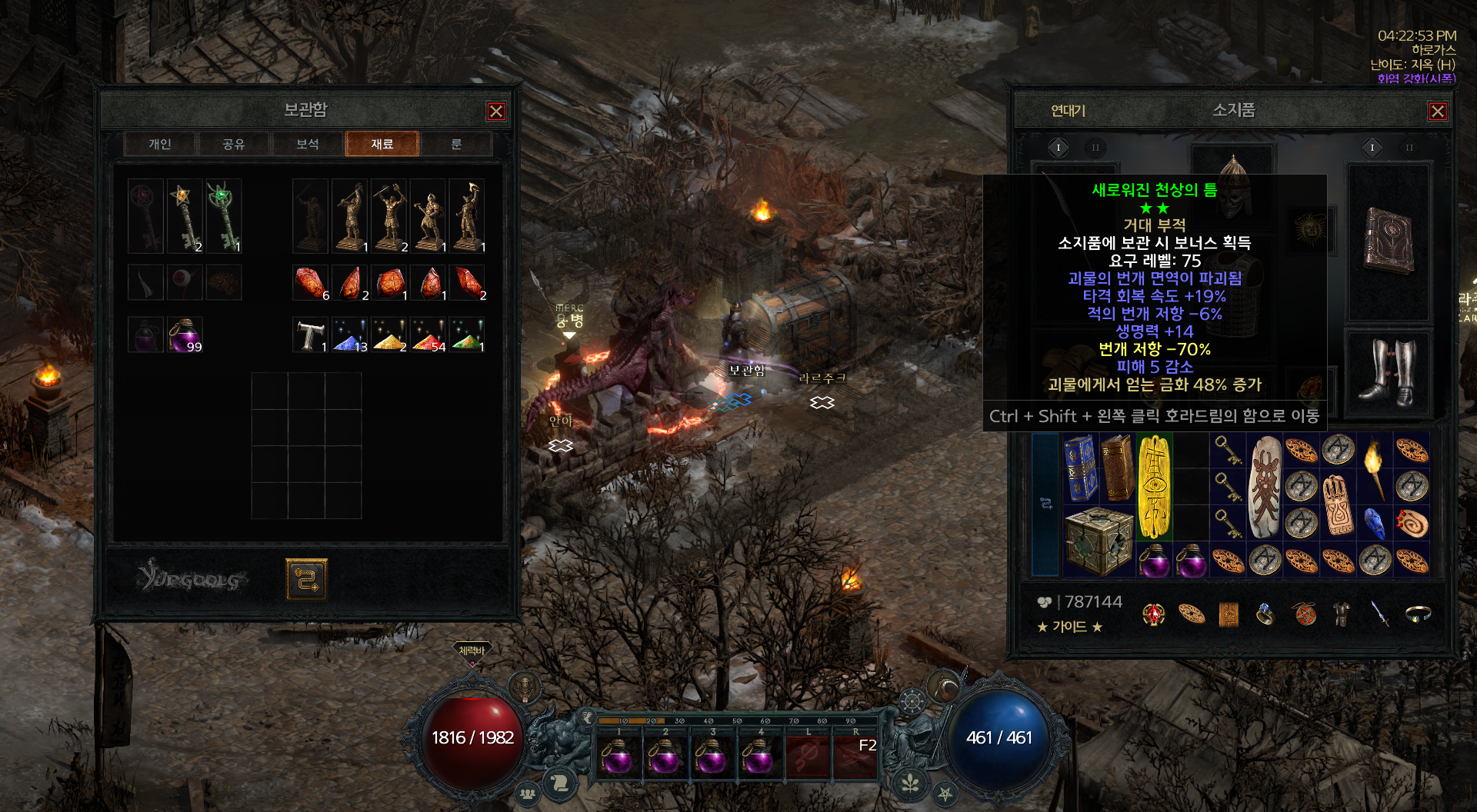Viewport: 1477px width, 812px height.
Task: Show the 보석 gems tab
Action: click(308, 144)
